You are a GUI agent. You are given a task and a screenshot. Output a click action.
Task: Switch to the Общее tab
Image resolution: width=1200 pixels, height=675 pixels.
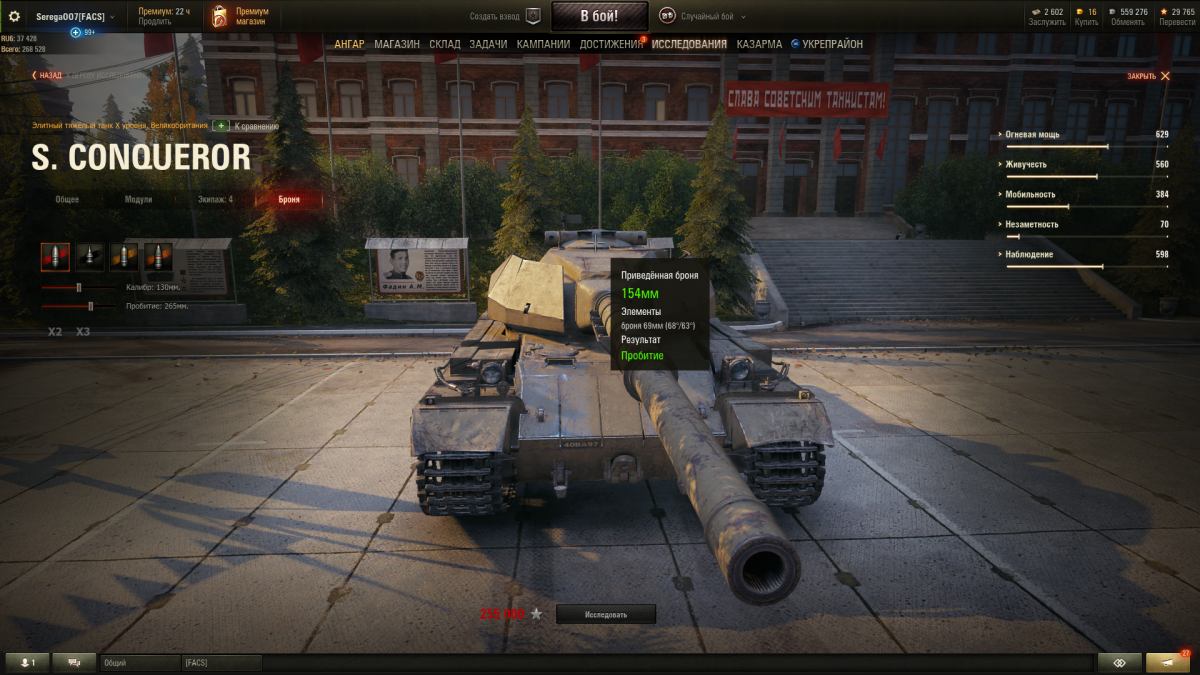pyautogui.click(x=68, y=200)
